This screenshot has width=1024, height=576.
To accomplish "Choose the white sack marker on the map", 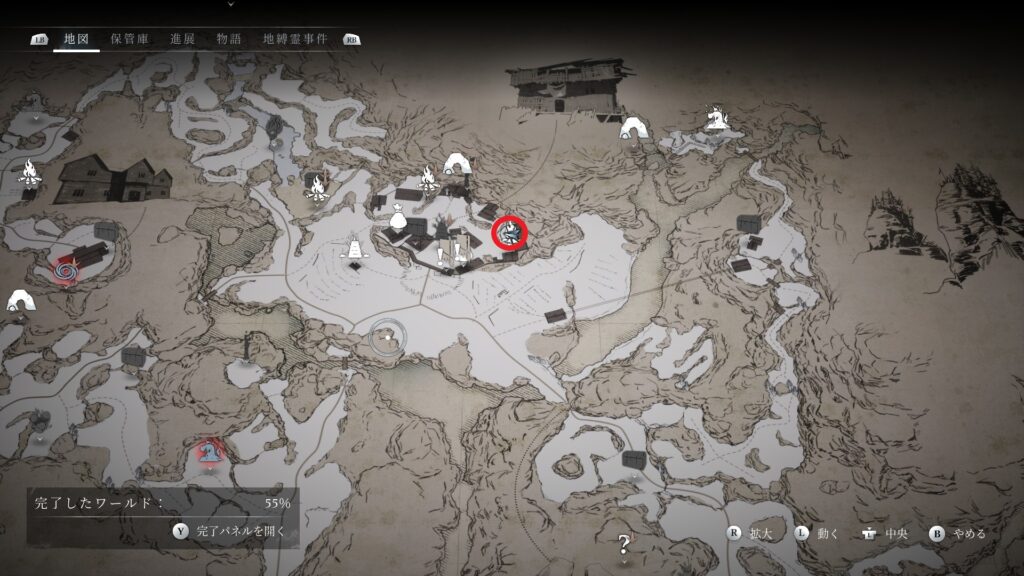I will (x=398, y=215).
